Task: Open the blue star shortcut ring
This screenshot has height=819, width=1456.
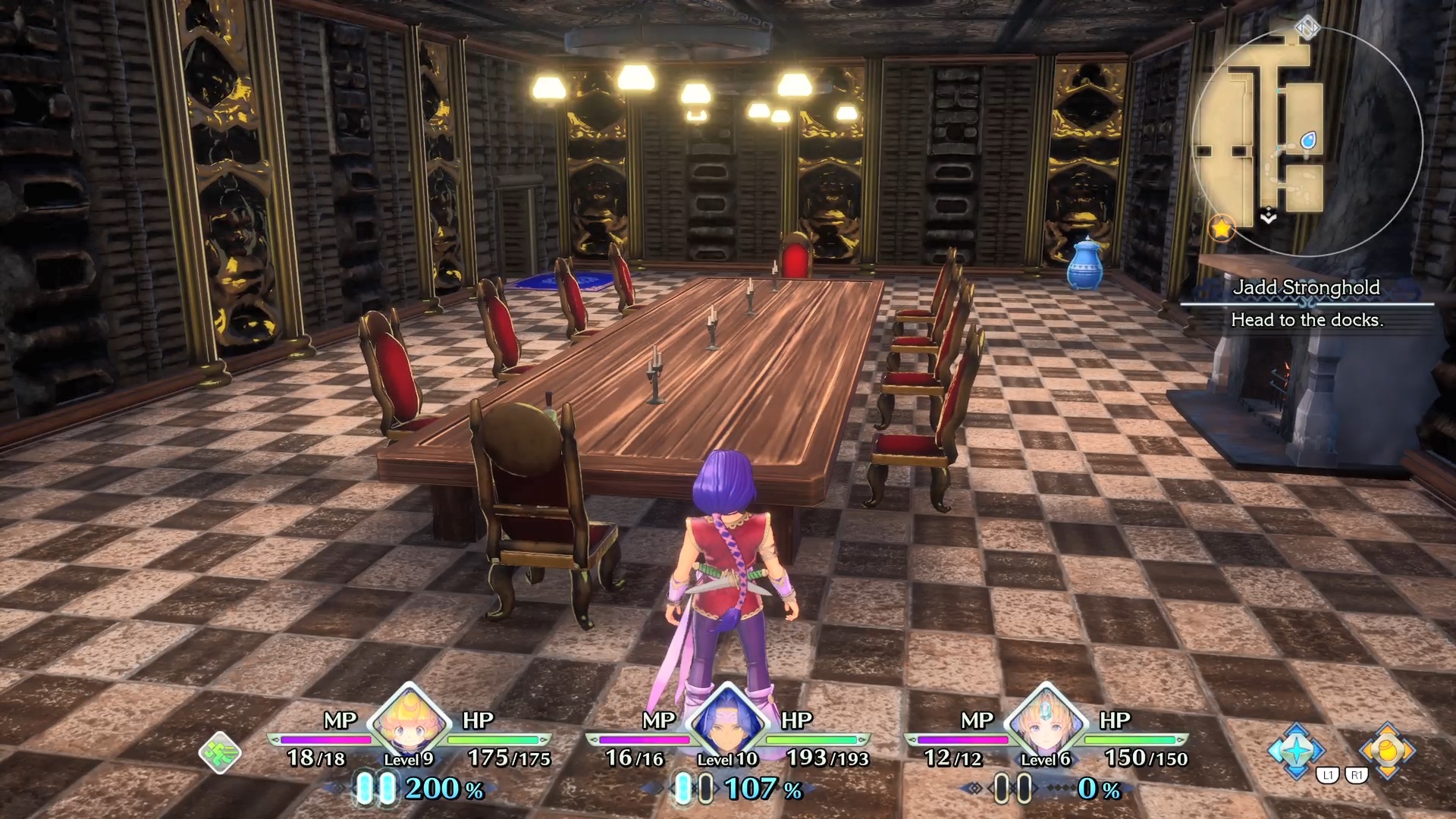Action: coord(1296,751)
